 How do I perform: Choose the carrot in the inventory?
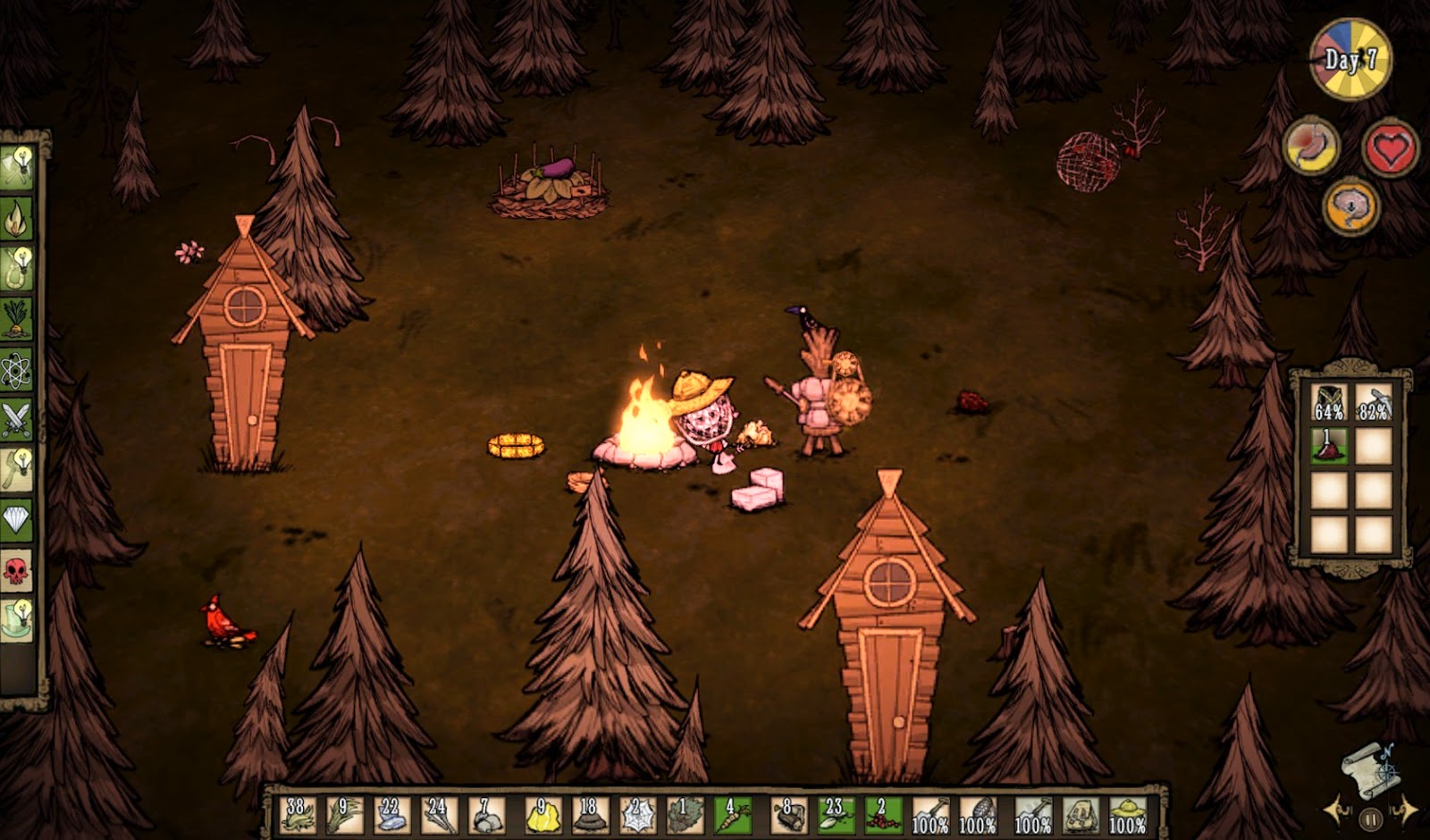(733, 814)
